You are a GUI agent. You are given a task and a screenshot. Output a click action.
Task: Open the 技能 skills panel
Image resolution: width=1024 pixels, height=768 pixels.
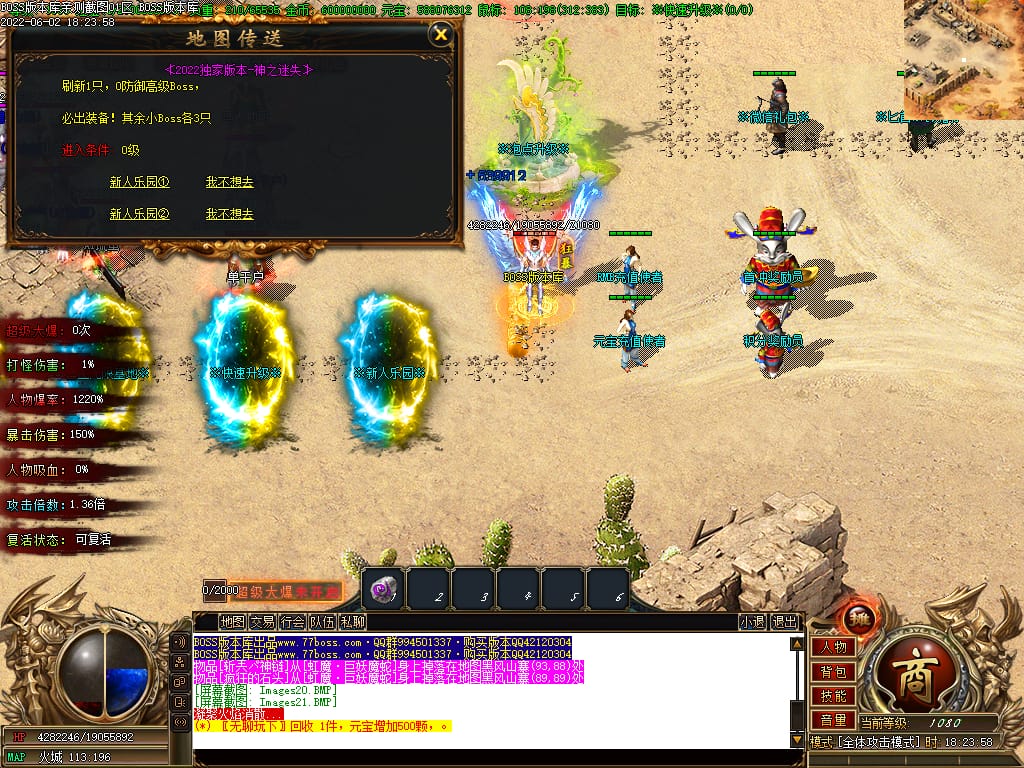click(x=833, y=696)
